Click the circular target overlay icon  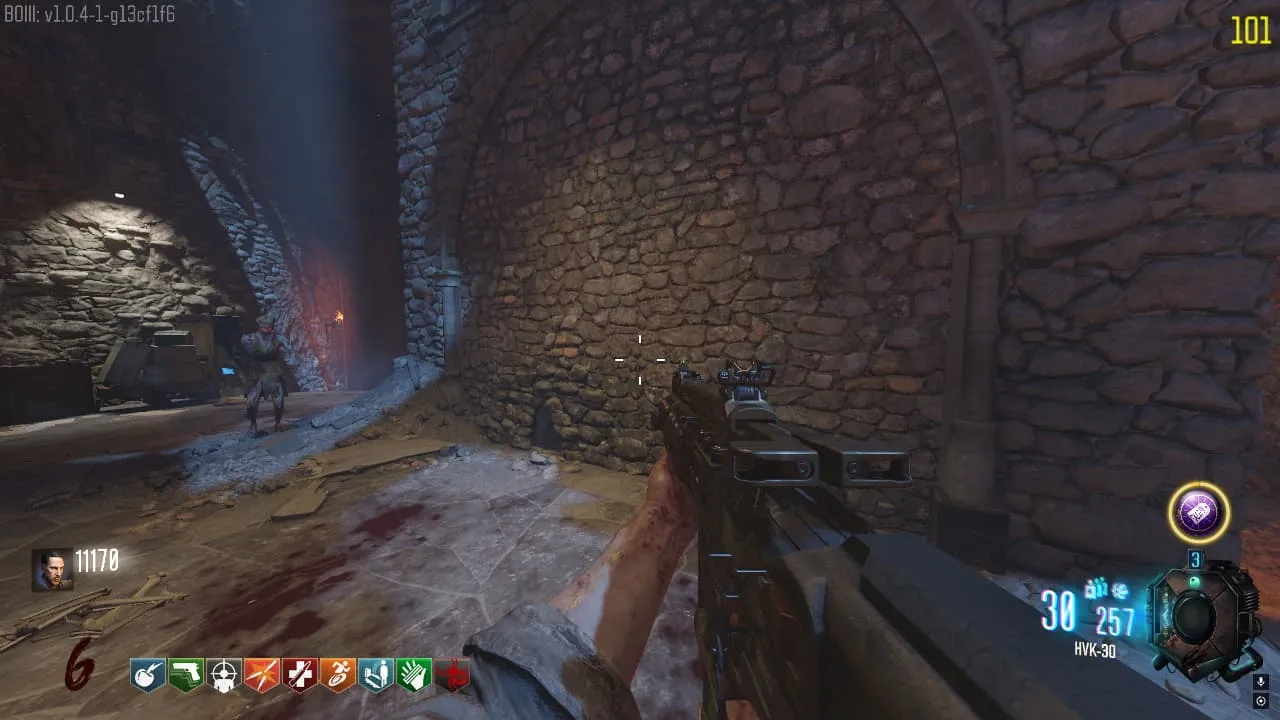(1261, 701)
